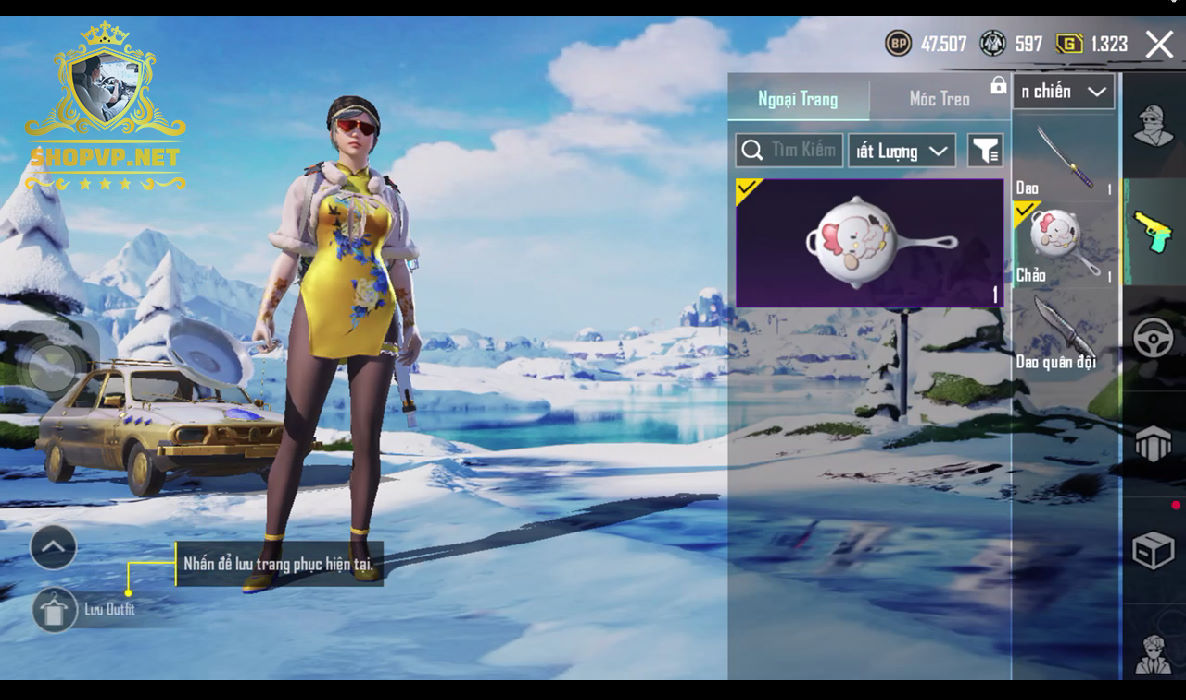
Task: Save the current outfit with Lưu Outfit
Action: [55, 609]
